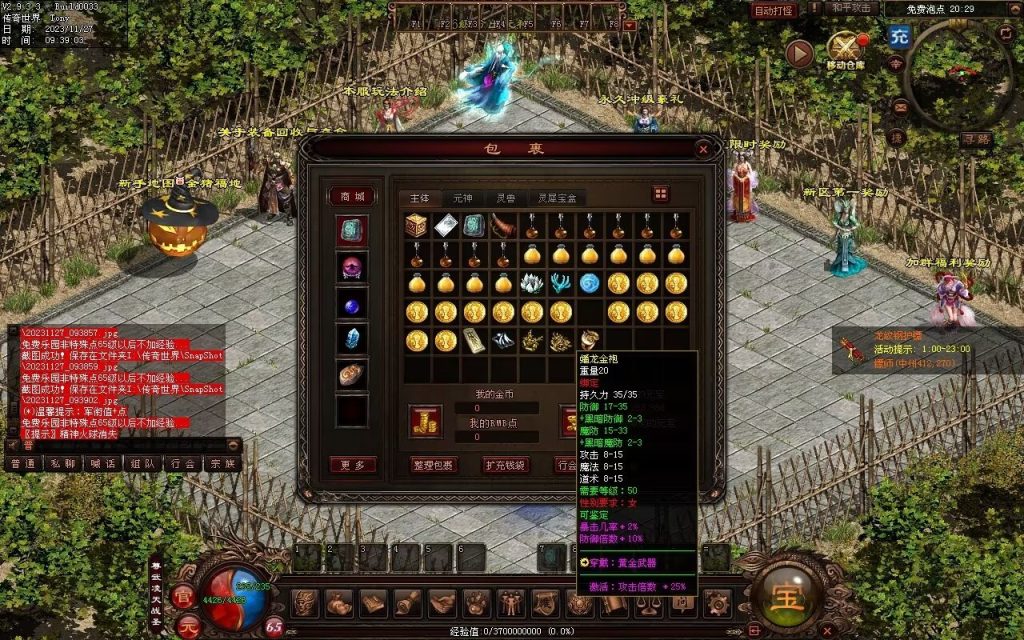Select the 行会 chat channel
This screenshot has height=640, width=1024.
pyautogui.click(x=182, y=463)
